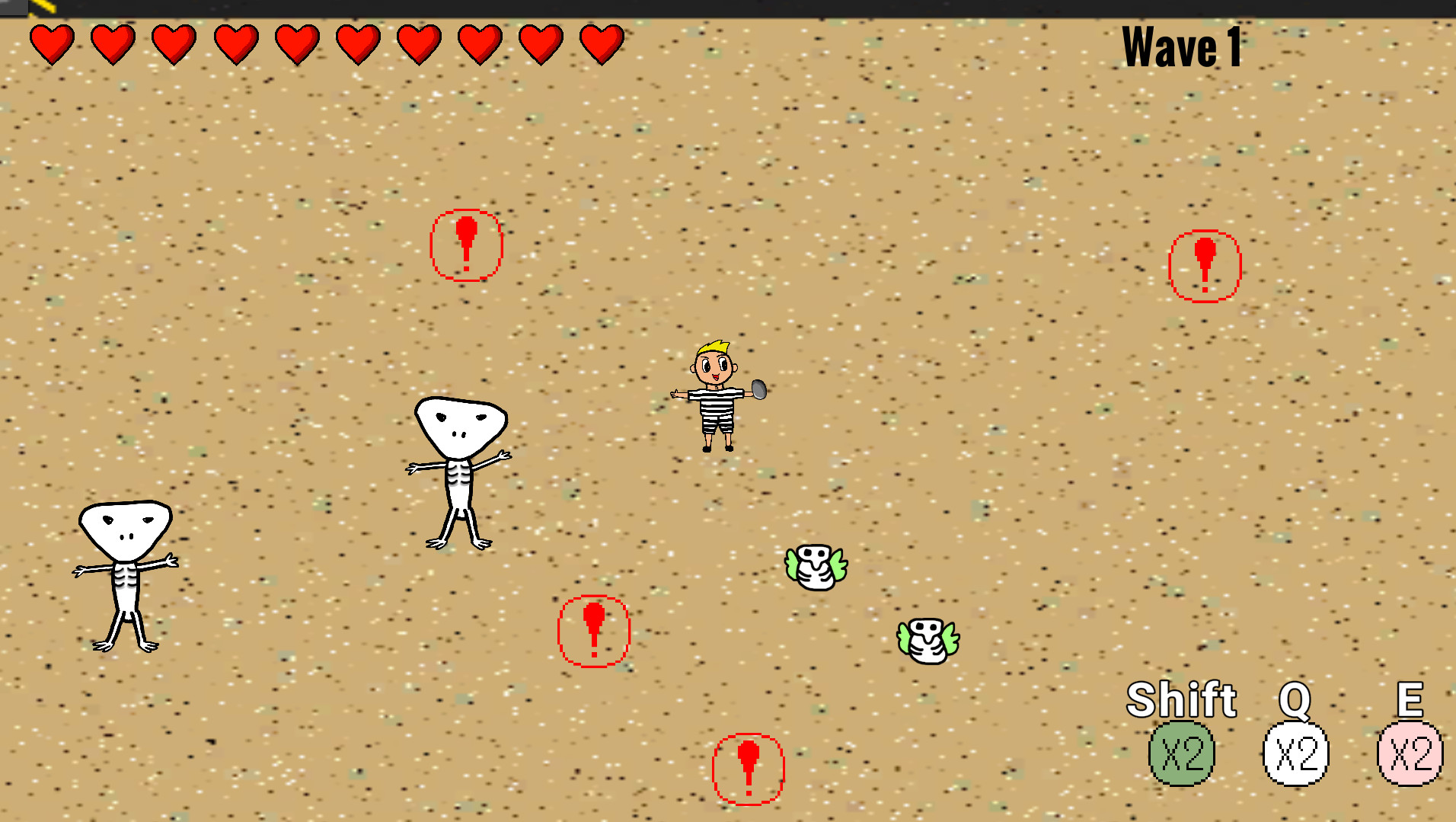The height and width of the screenshot is (822, 1456).
Task: Click the first heart in the health bar
Action: click(x=51, y=43)
